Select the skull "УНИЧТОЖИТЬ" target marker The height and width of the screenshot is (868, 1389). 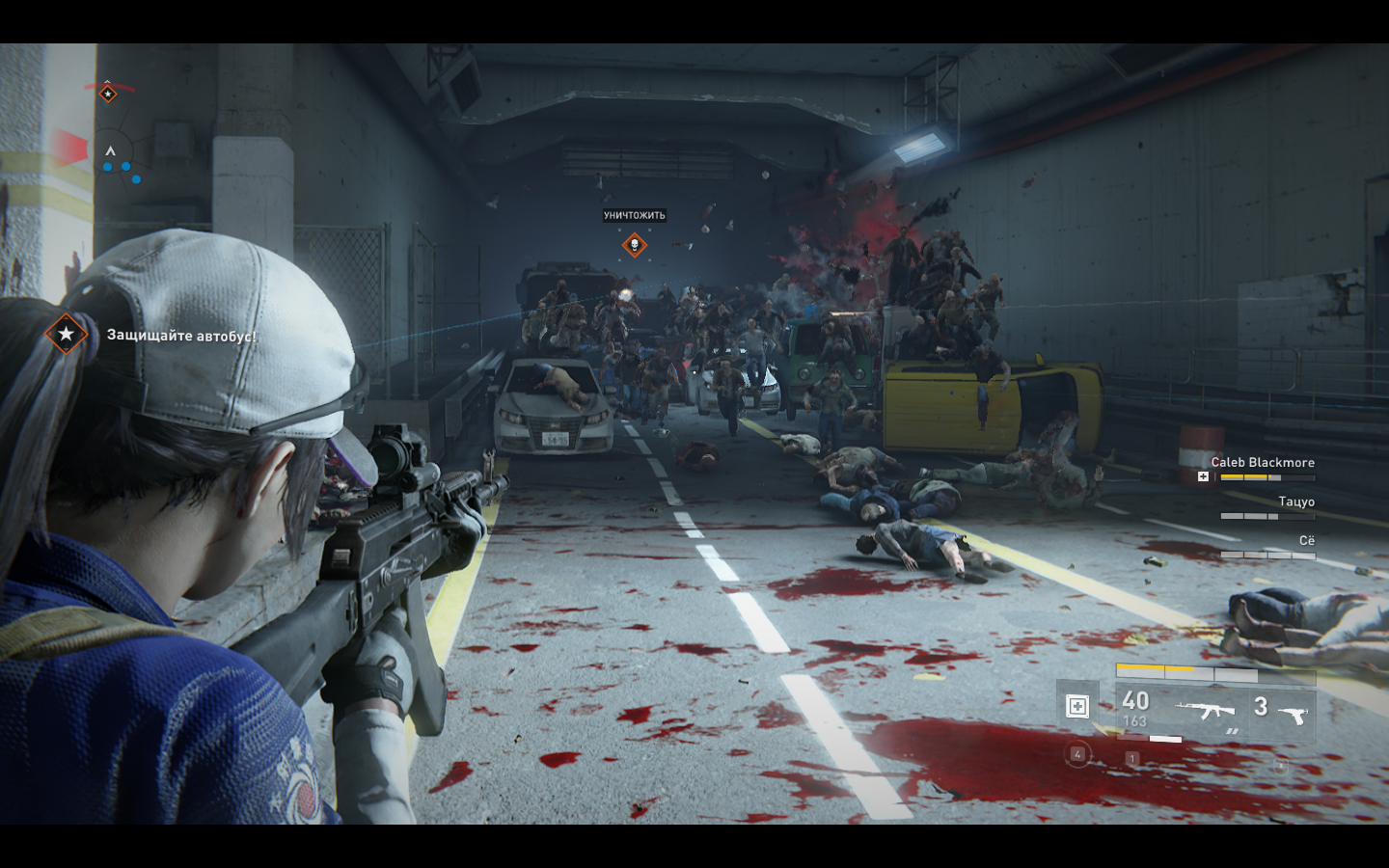(634, 245)
